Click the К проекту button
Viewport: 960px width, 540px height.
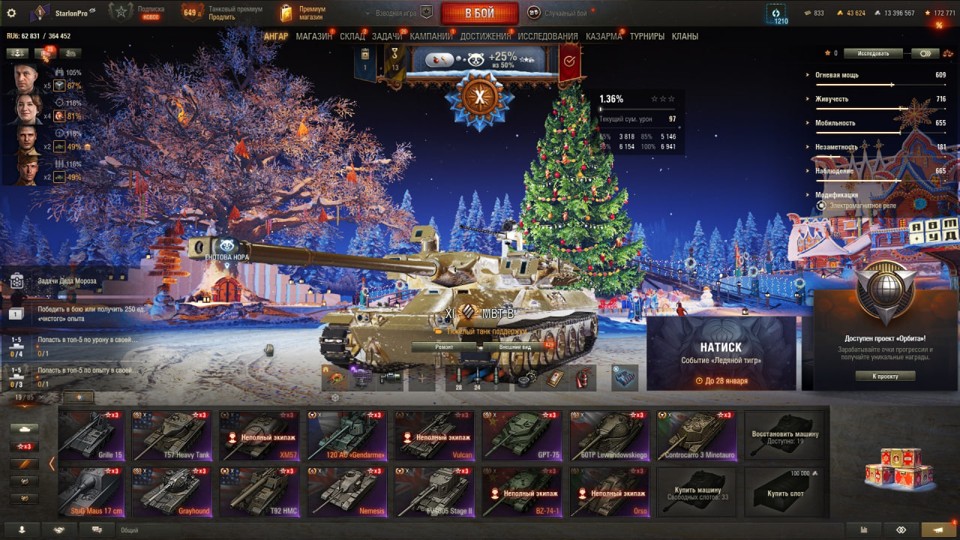click(x=885, y=376)
